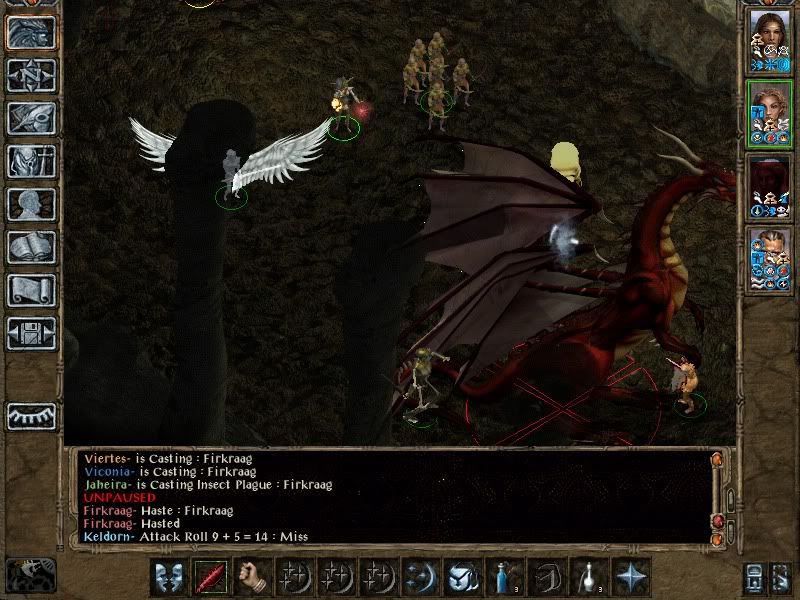
Task: Open the area map with compass icon
Action: click(x=31, y=76)
